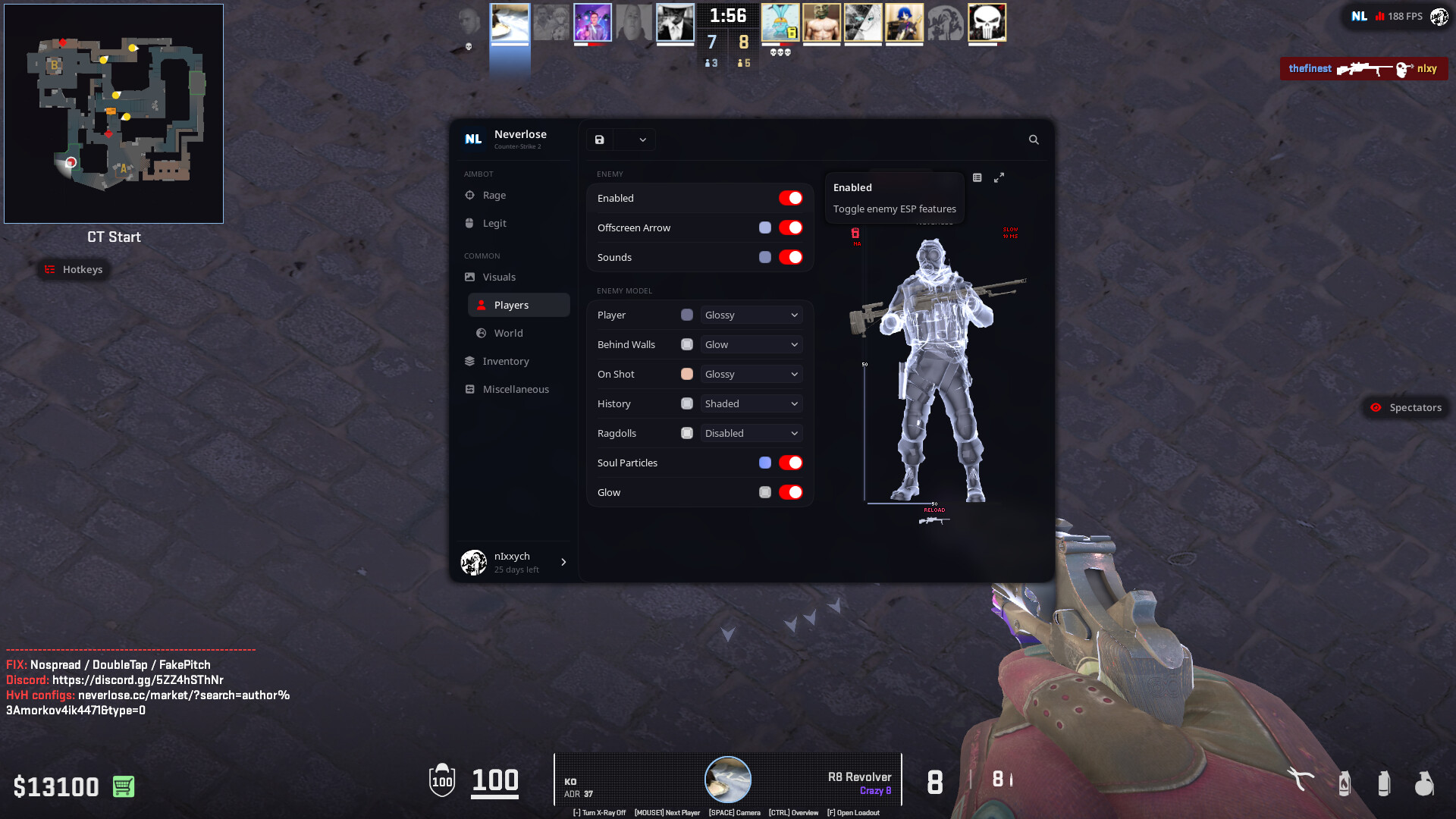Open the Player model material dropdown
This screenshot has height=819, width=1456.
[x=751, y=315]
